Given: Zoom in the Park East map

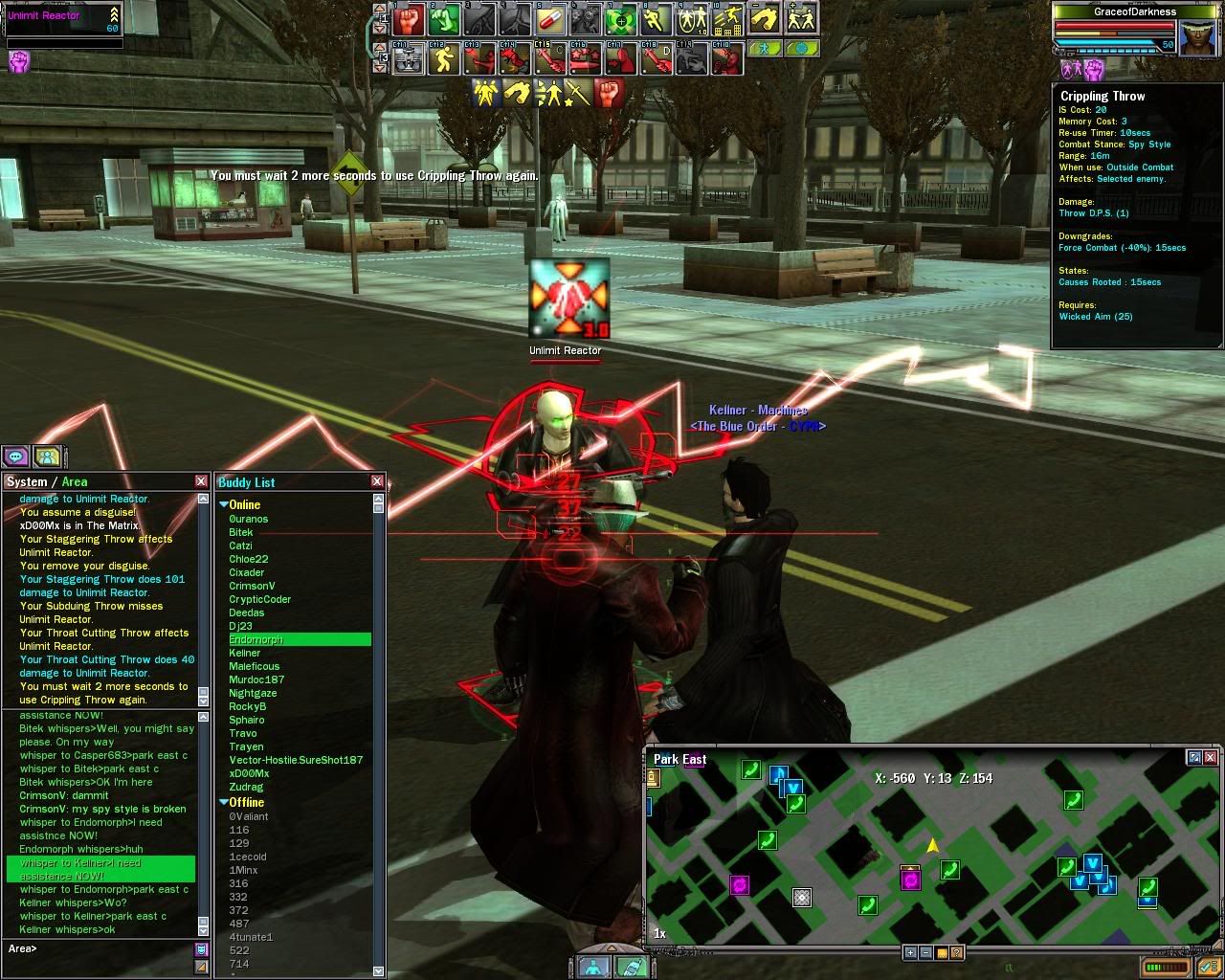Looking at the screenshot, I should 910,952.
